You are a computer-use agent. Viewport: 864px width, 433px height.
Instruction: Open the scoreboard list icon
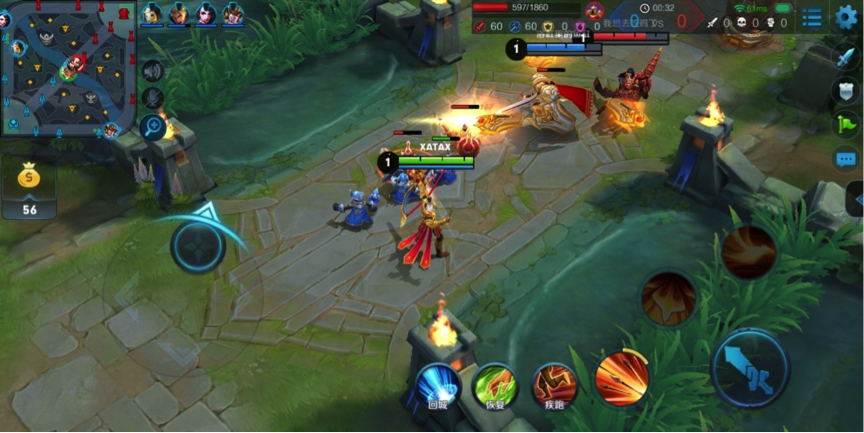(x=812, y=18)
